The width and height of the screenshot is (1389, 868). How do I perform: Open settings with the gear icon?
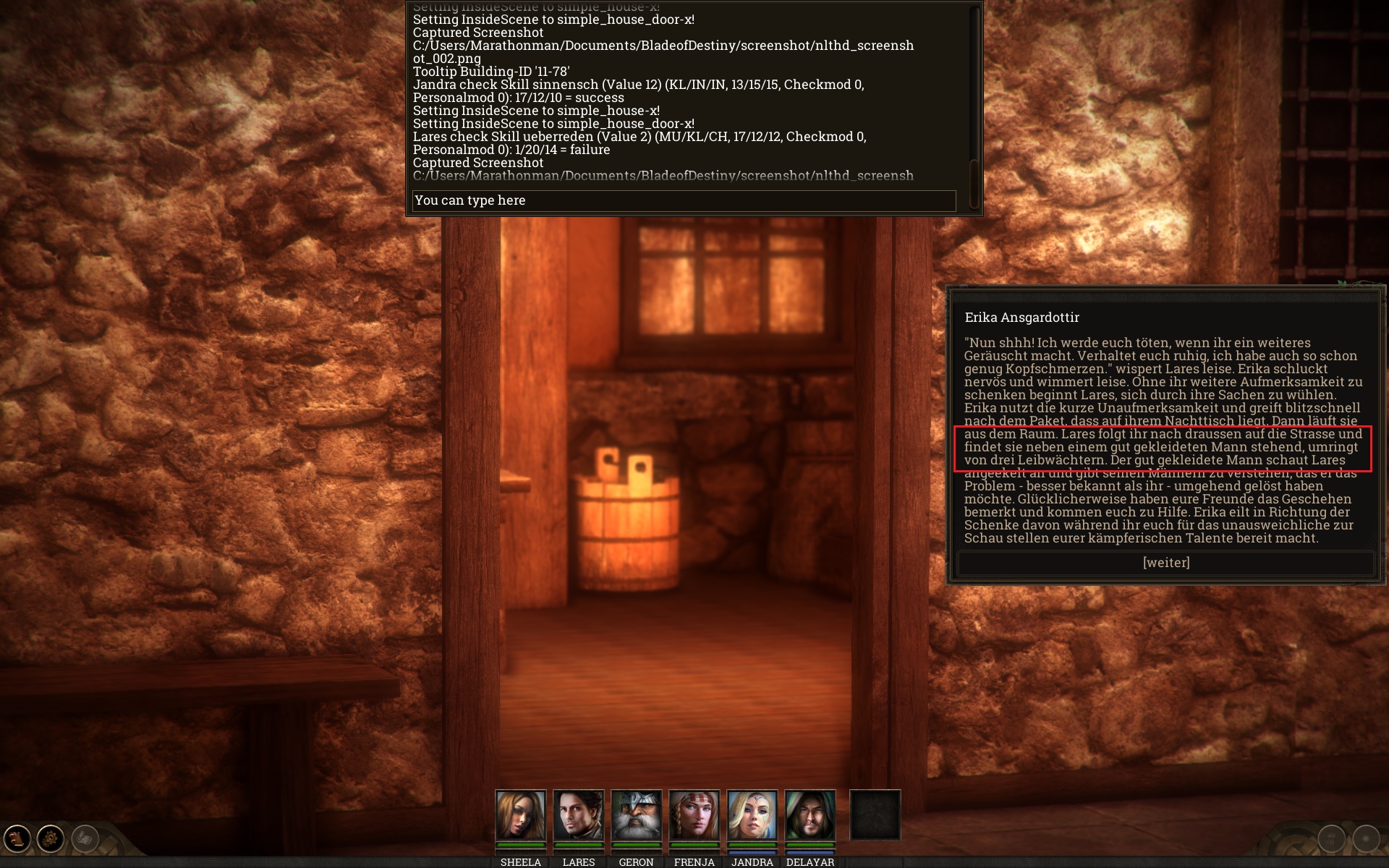[51, 838]
